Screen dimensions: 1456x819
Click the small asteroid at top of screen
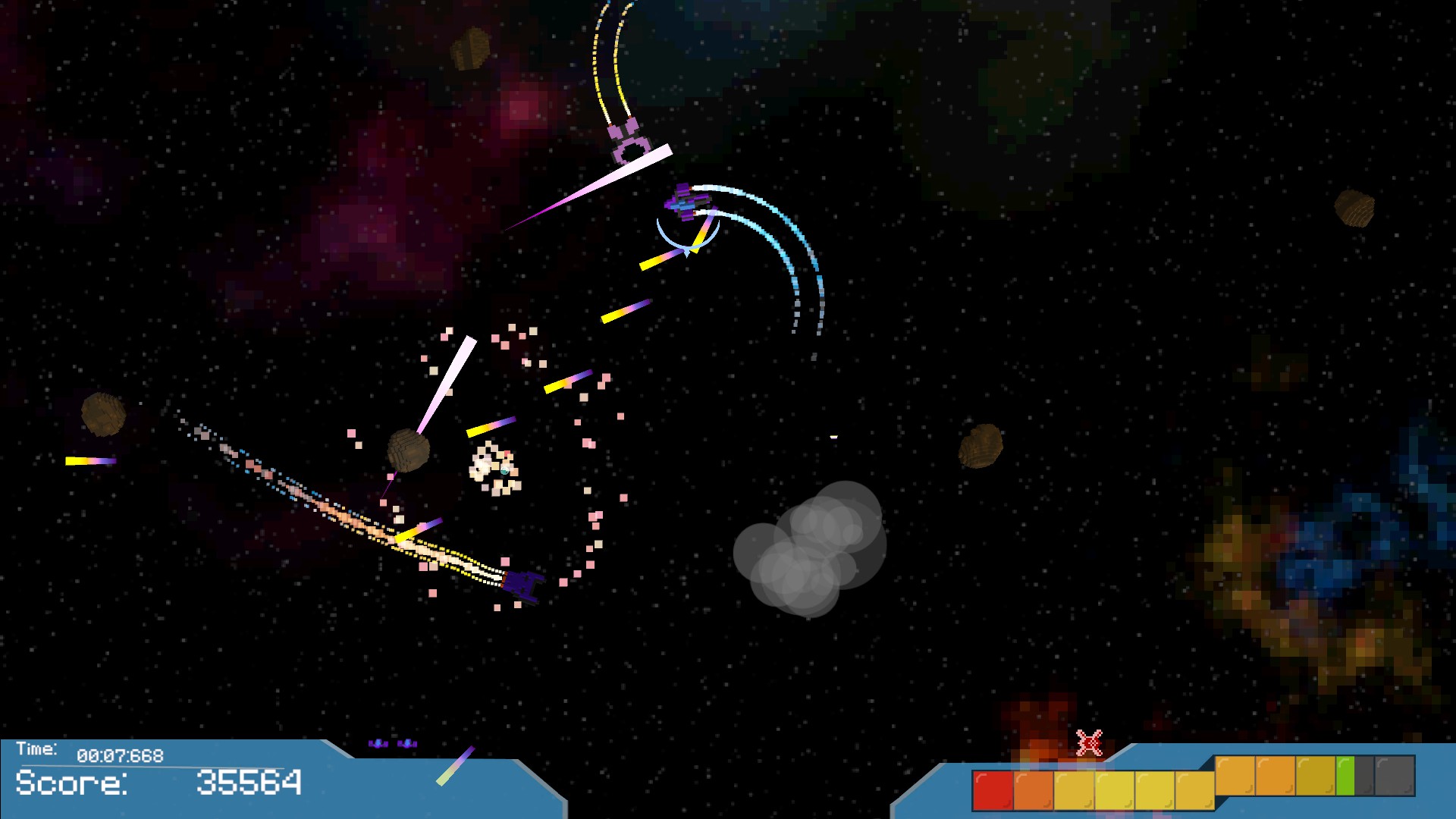coord(469,47)
